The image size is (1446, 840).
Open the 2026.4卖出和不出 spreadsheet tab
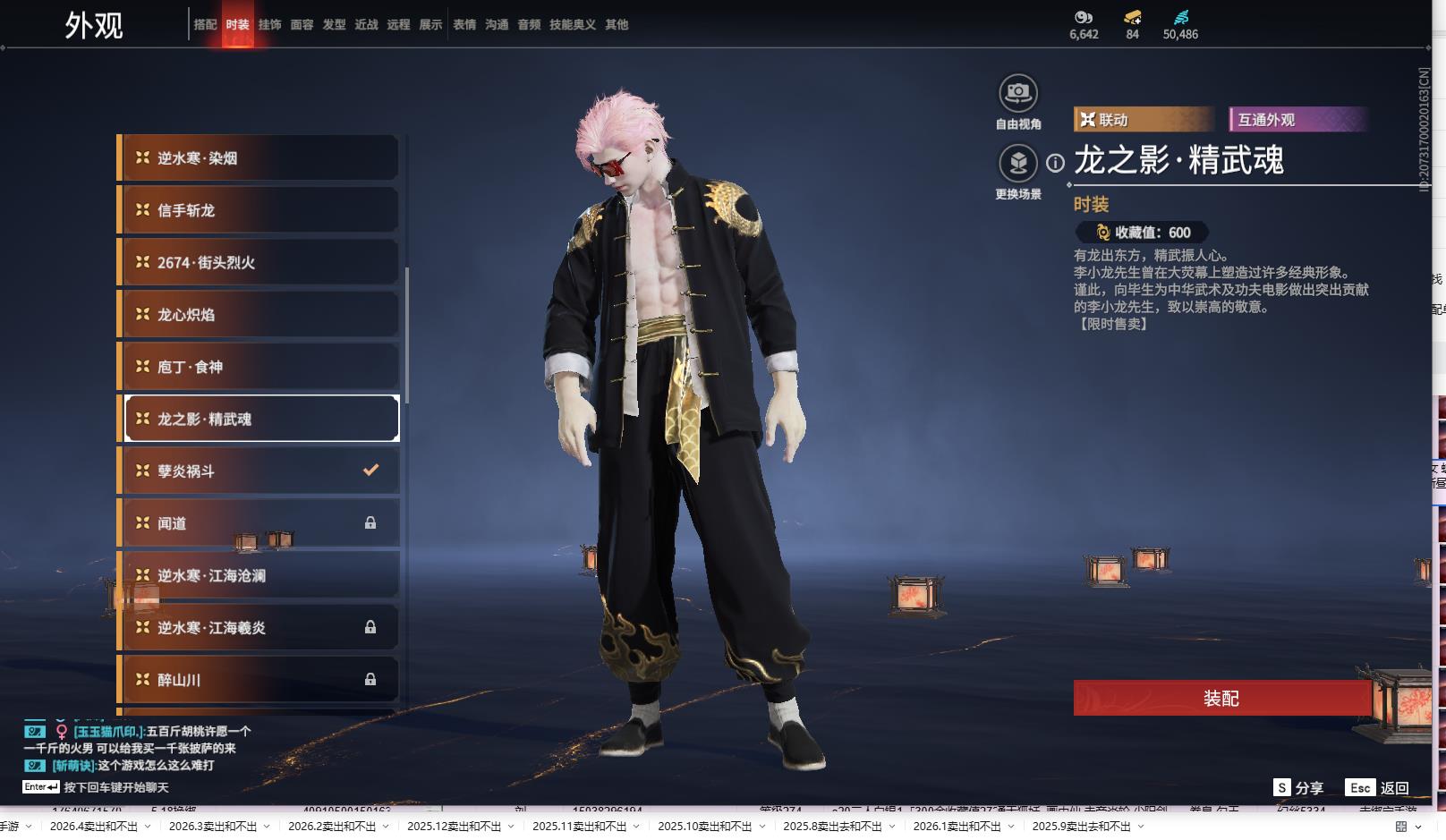(93, 827)
